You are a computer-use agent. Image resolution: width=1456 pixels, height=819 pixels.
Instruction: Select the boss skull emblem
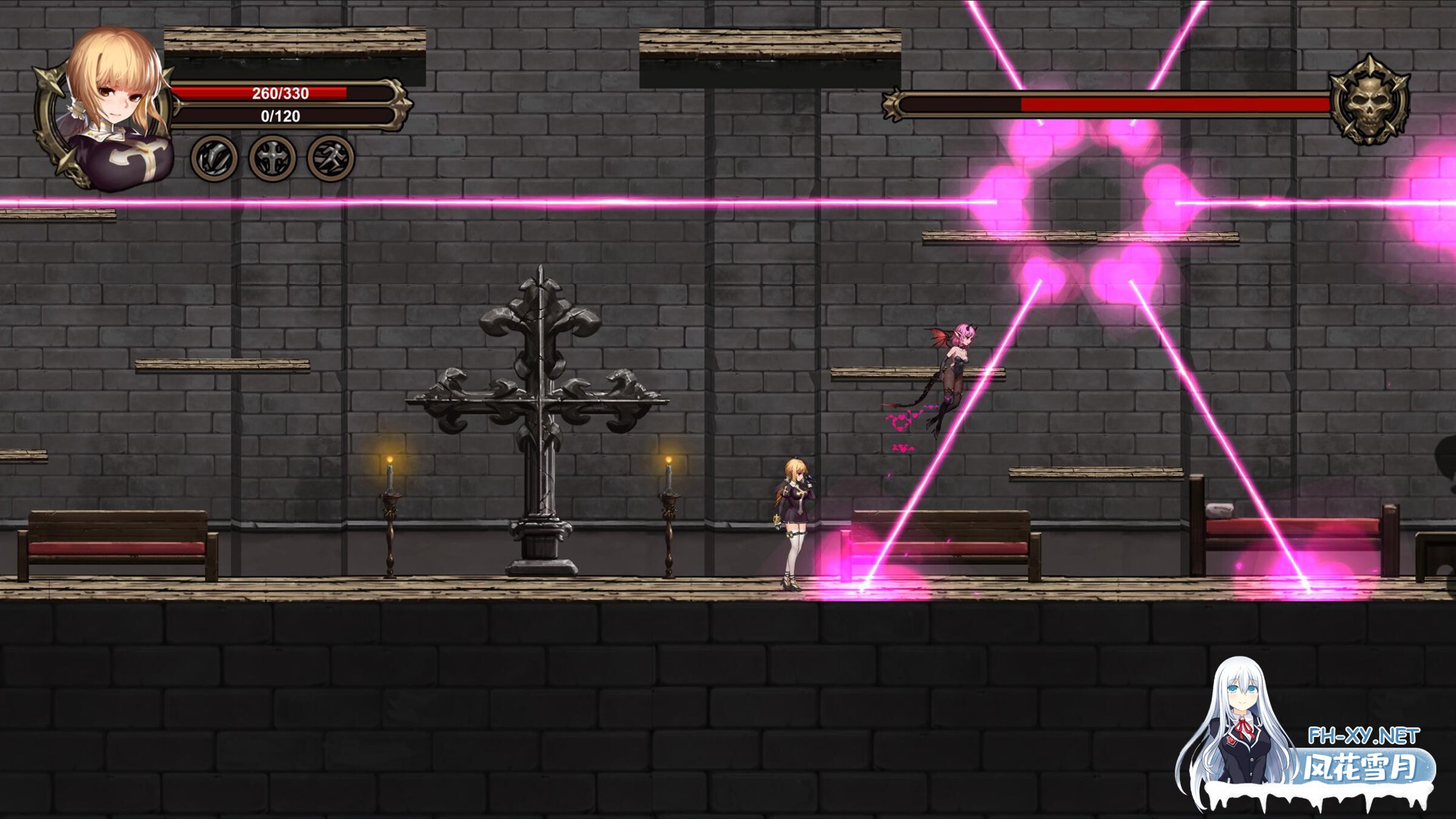[1370, 101]
